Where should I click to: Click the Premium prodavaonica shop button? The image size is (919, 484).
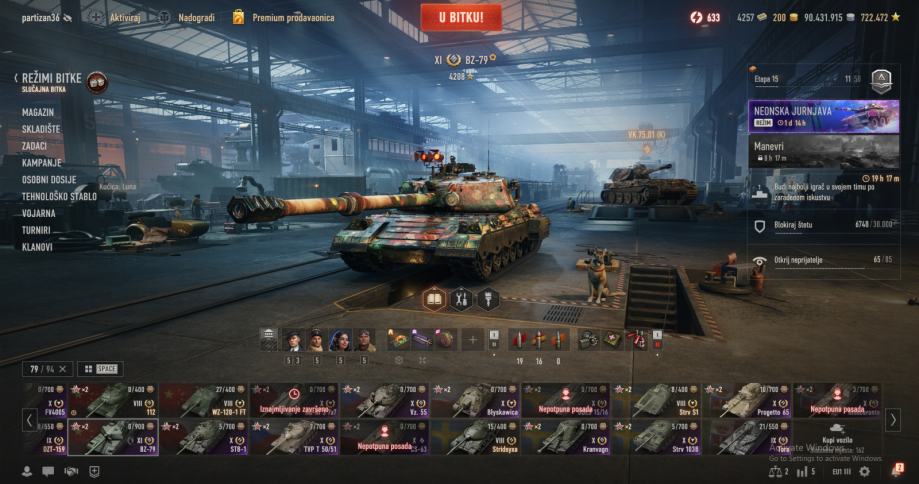click(x=283, y=17)
